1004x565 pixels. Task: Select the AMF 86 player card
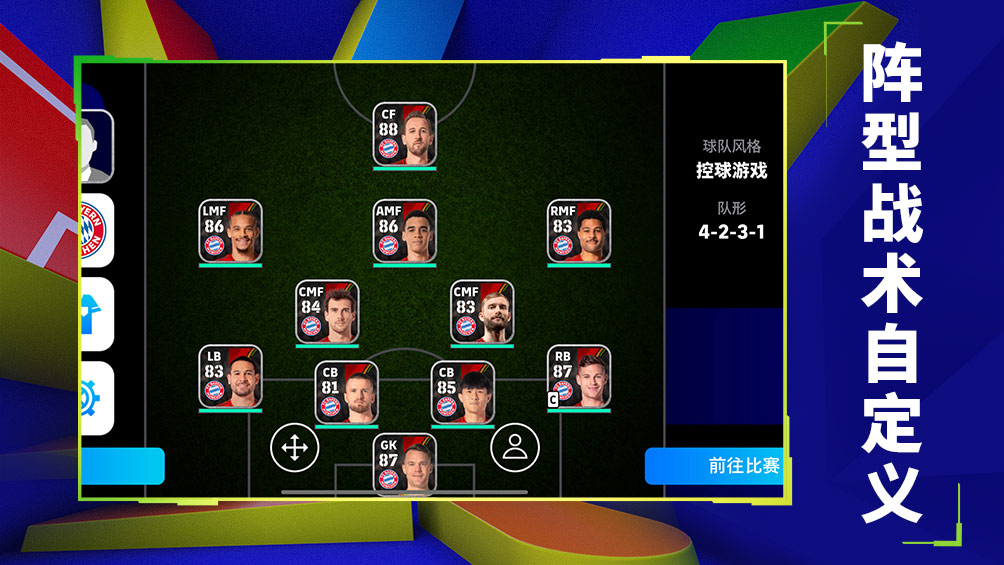point(404,231)
